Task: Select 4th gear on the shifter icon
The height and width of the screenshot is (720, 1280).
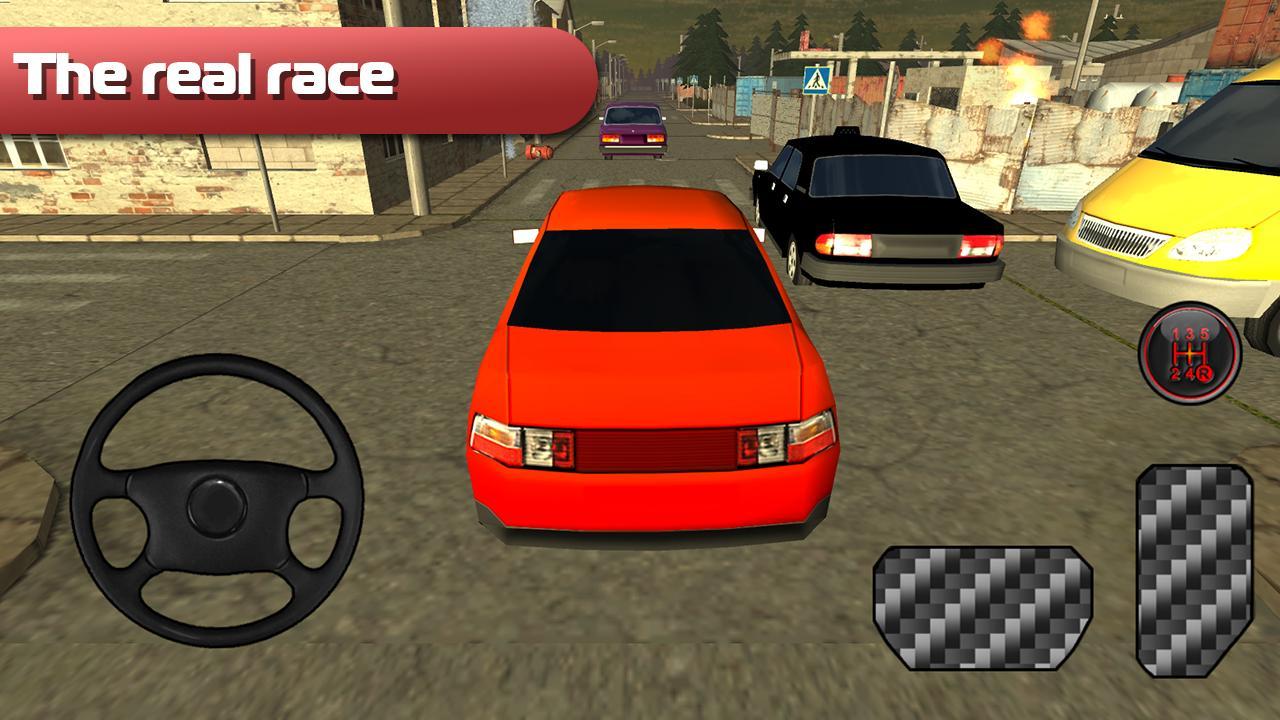Action: pos(1190,373)
